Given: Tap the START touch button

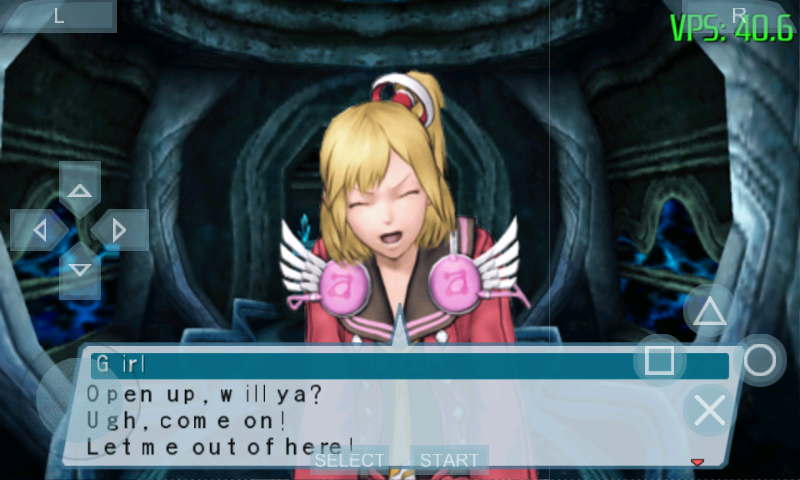Looking at the screenshot, I should coord(449,460).
